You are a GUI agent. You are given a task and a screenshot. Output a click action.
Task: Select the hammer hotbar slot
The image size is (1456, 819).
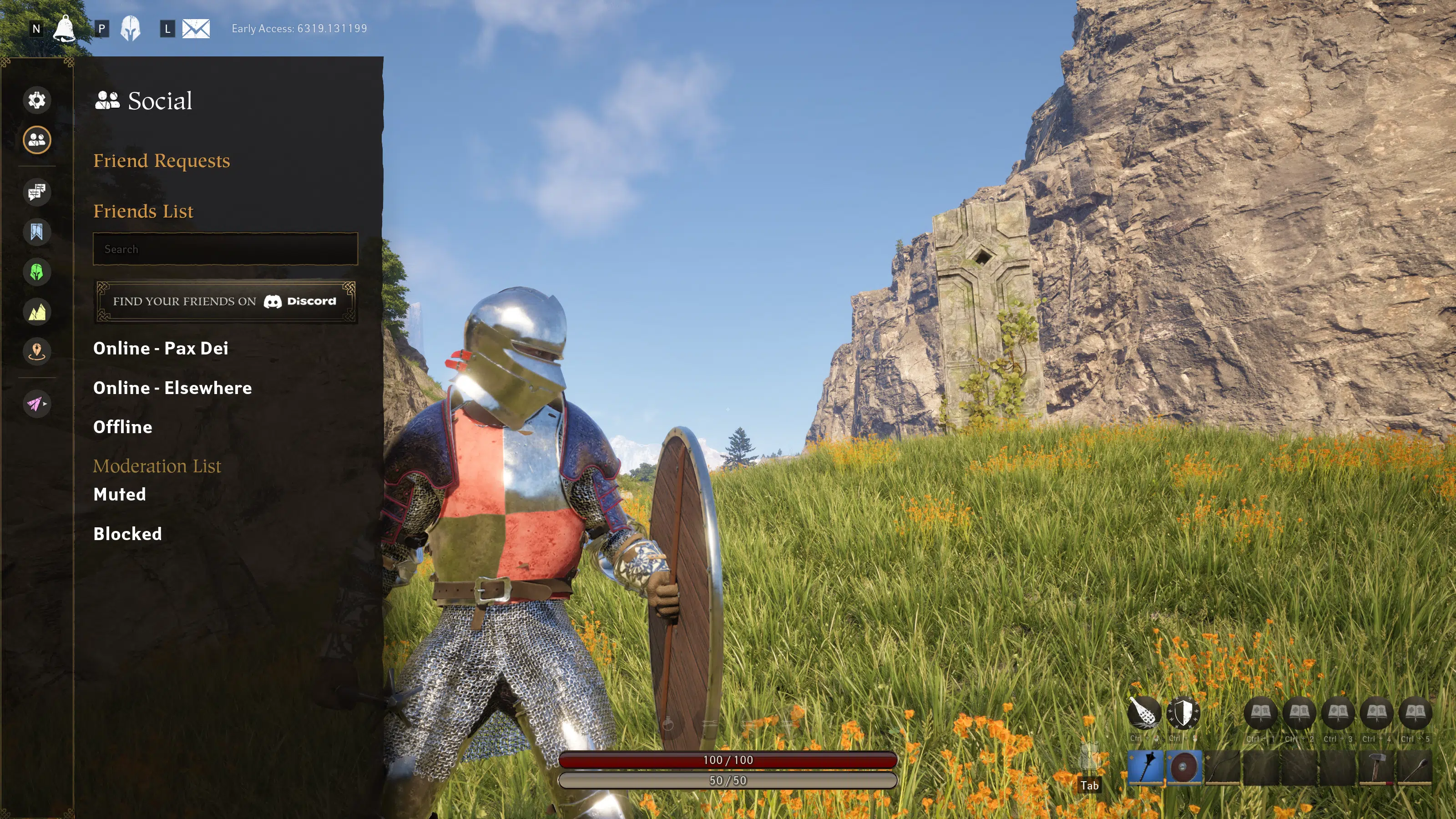pos(1376,768)
